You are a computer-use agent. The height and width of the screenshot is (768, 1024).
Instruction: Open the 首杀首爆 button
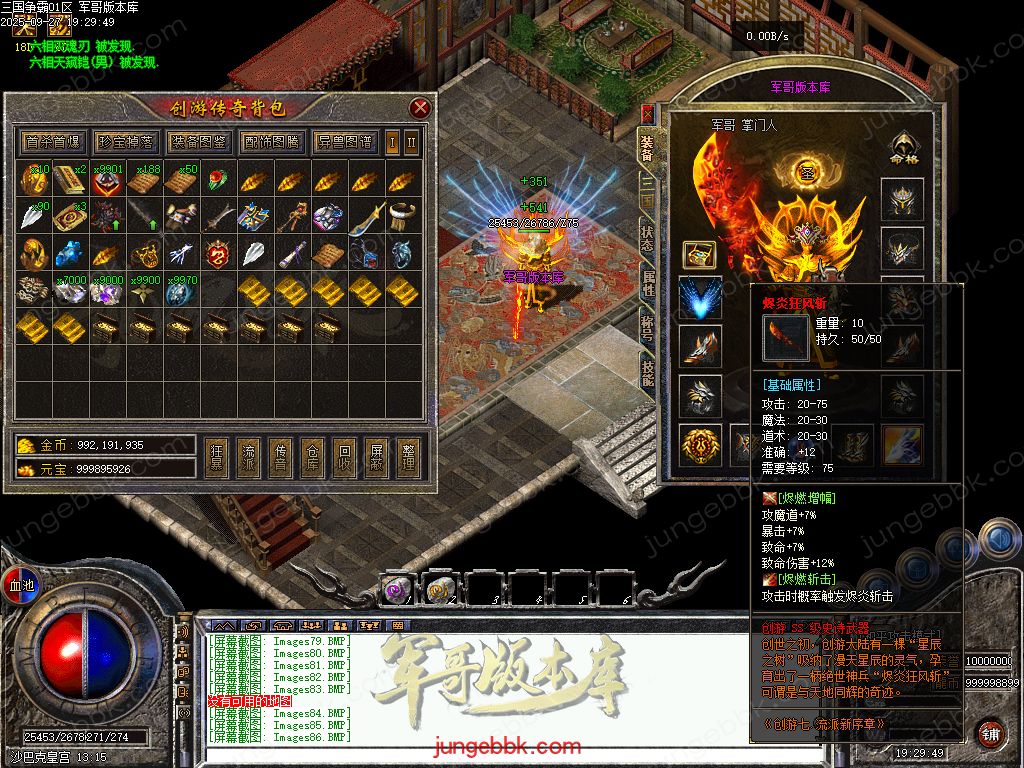click(53, 142)
